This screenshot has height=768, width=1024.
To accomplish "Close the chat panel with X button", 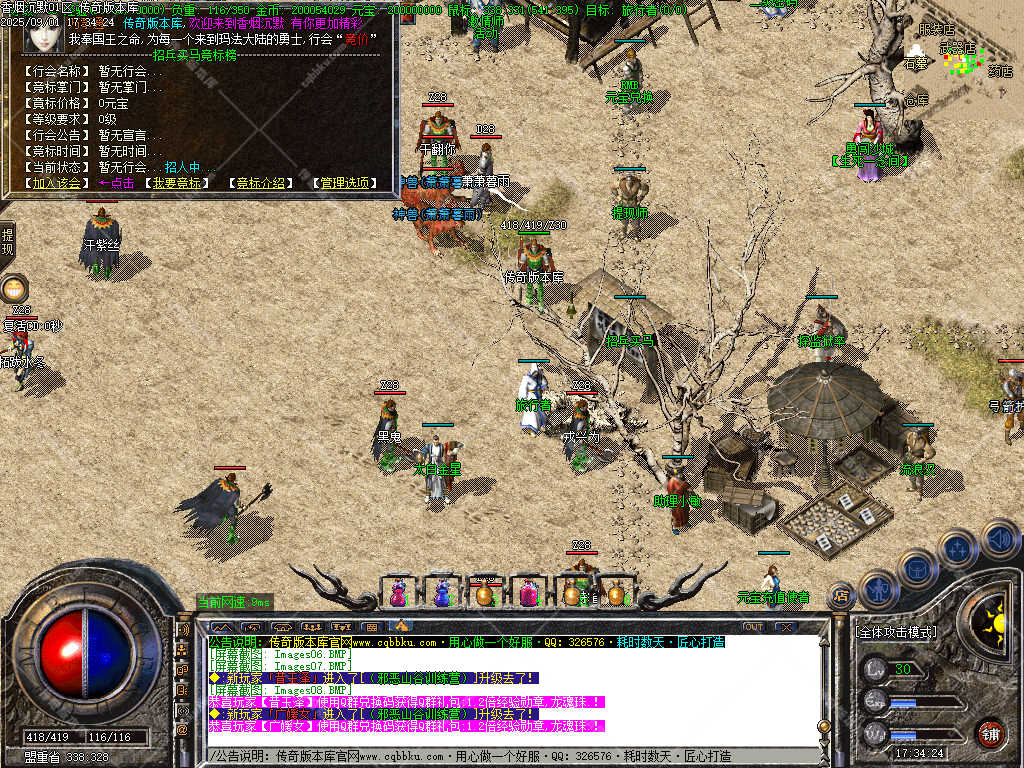I will 786,627.
